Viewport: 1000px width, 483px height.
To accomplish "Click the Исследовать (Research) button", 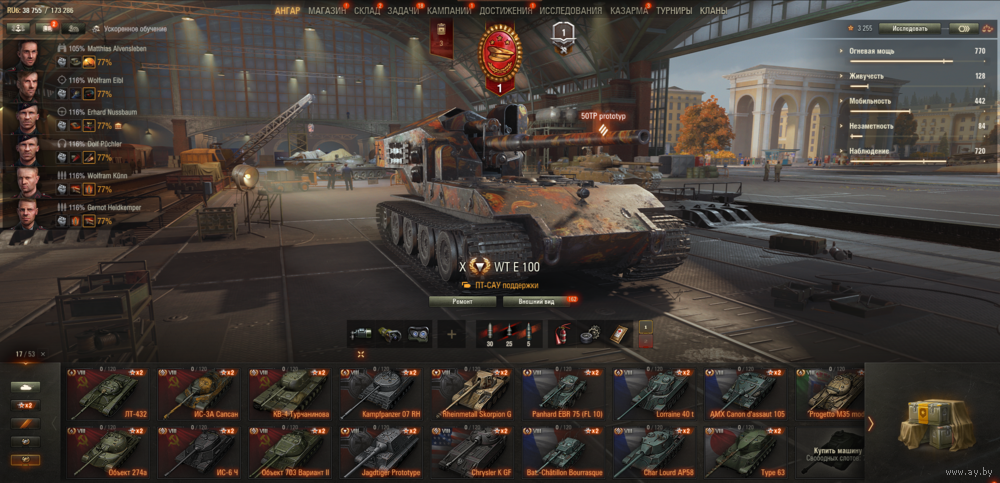I will [909, 28].
